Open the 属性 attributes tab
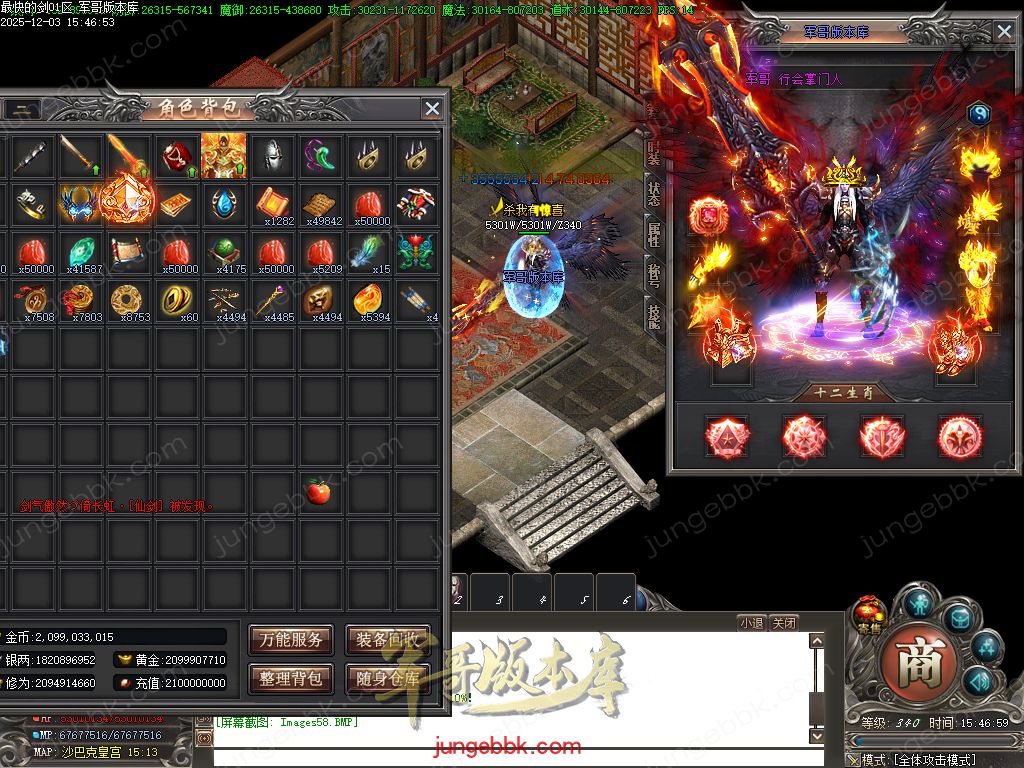 654,234
